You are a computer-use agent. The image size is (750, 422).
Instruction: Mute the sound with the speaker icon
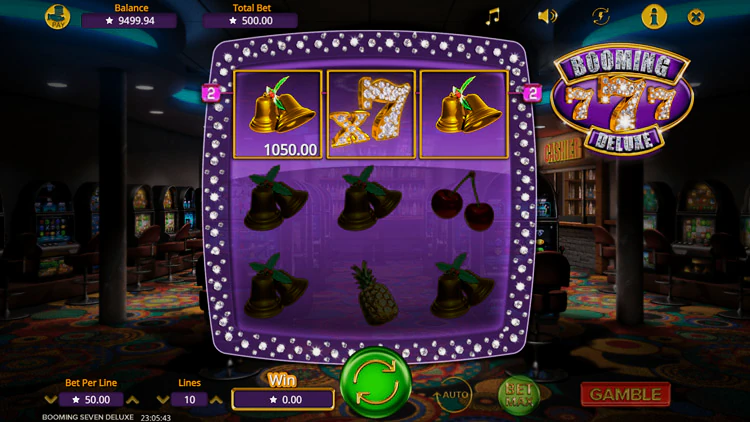pos(547,16)
